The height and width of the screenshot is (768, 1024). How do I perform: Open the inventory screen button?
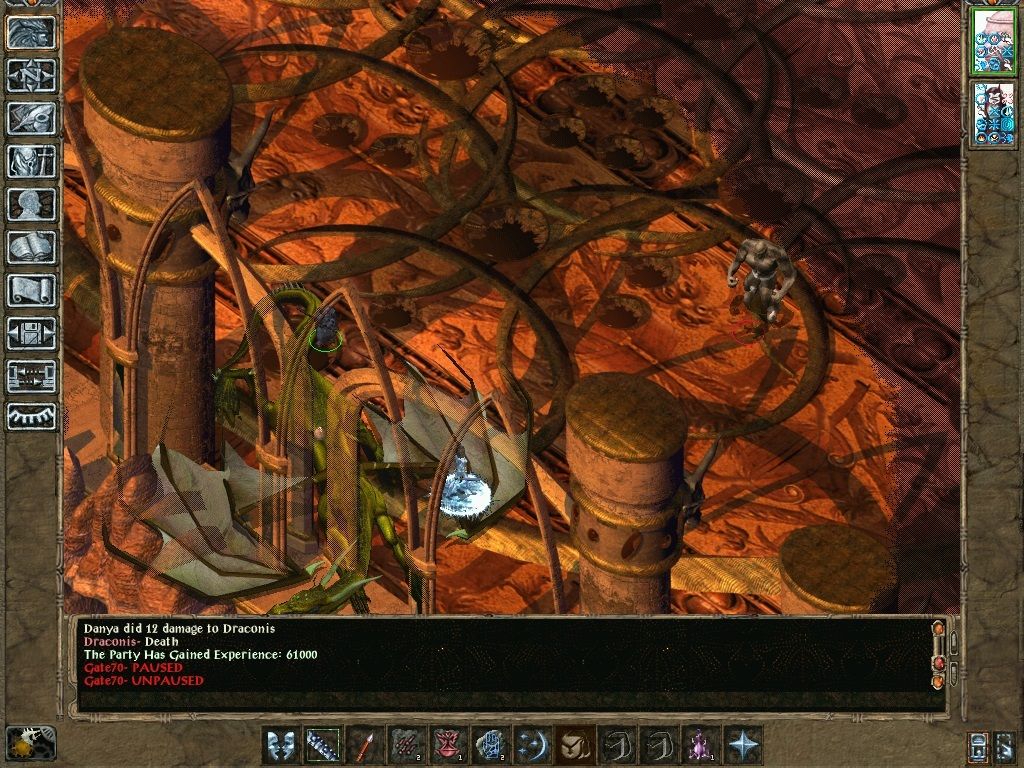[31, 161]
